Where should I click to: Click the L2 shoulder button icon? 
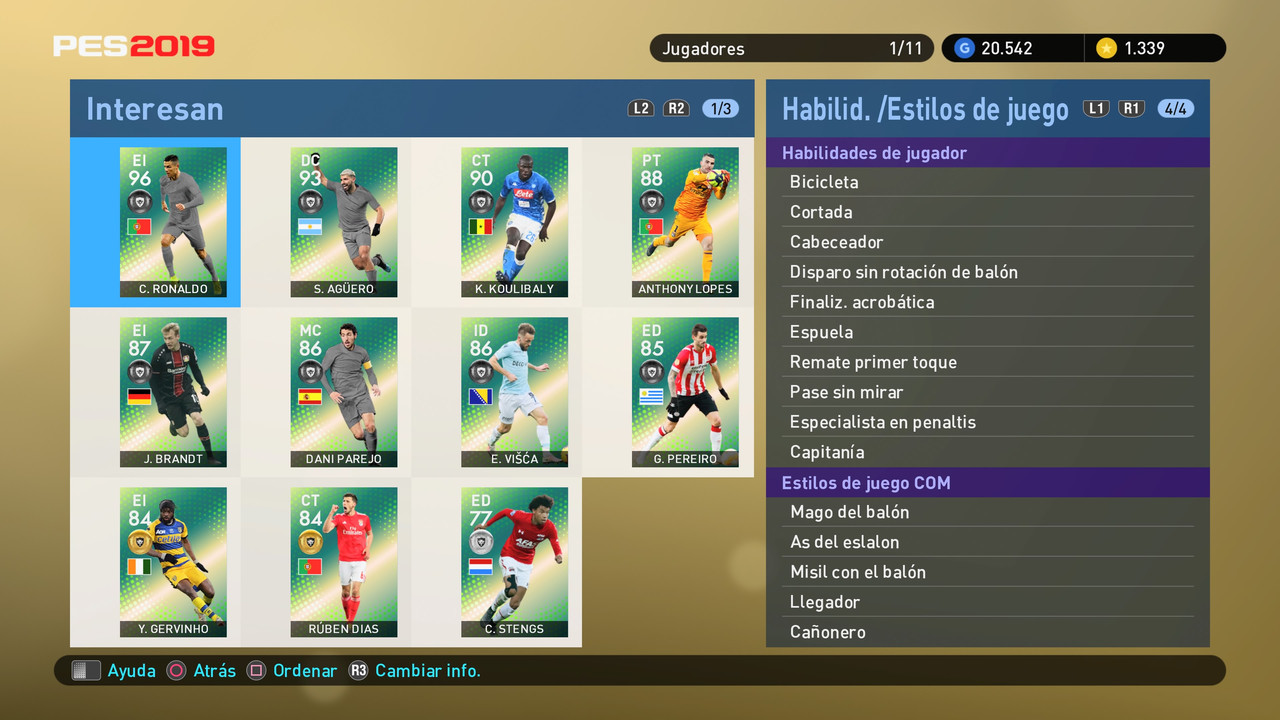640,108
